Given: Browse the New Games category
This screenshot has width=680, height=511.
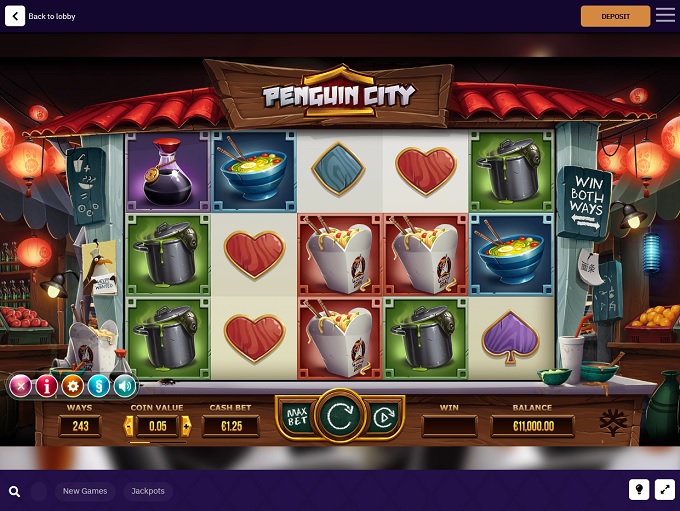Looking at the screenshot, I should [85, 491].
